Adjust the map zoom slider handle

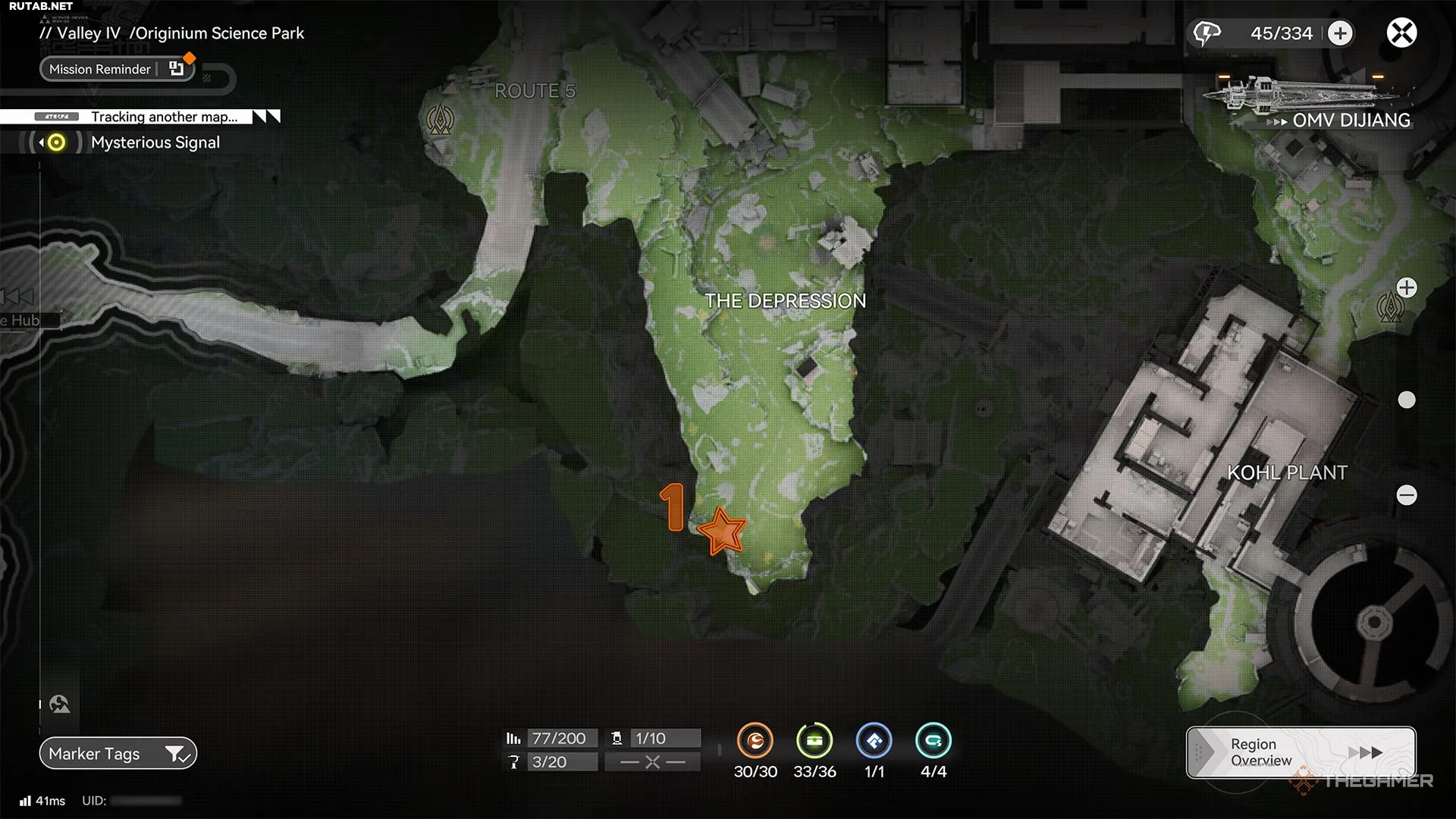(x=1407, y=400)
